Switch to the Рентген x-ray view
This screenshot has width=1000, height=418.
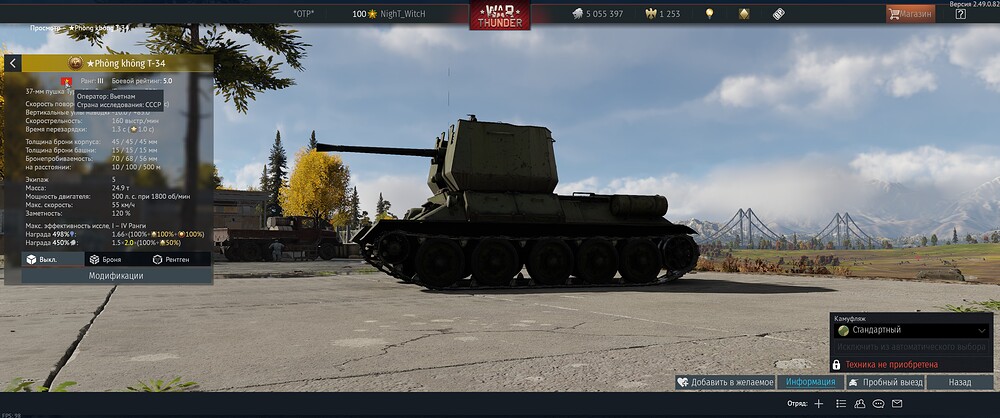coord(171,259)
